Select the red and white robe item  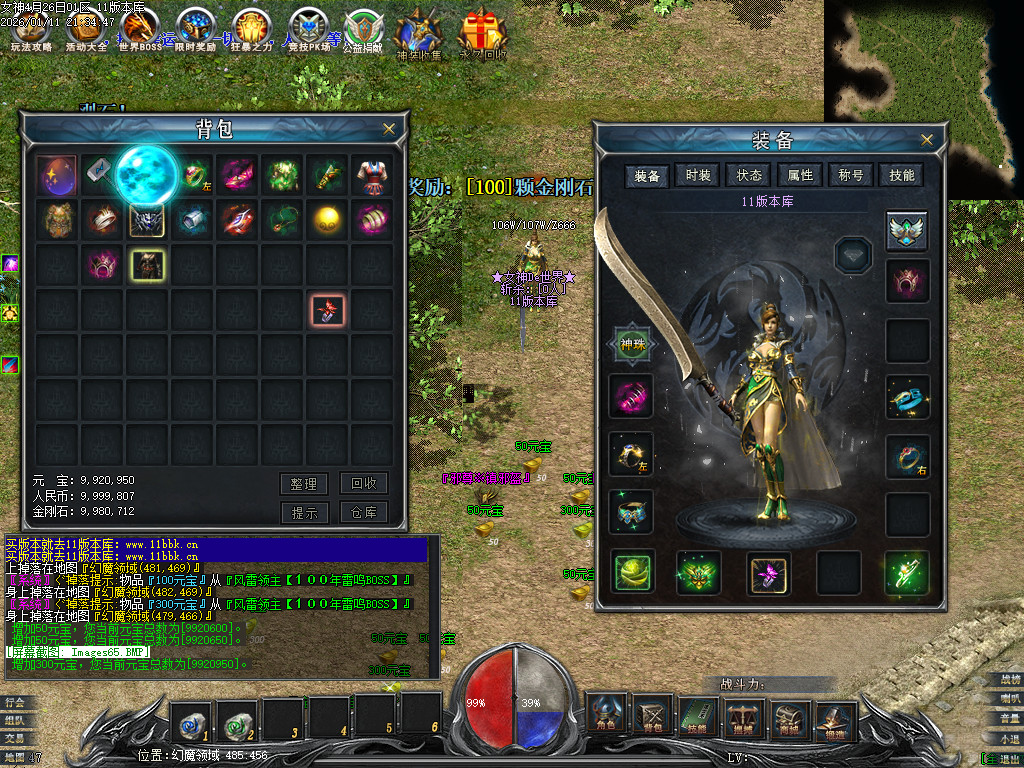click(x=372, y=176)
